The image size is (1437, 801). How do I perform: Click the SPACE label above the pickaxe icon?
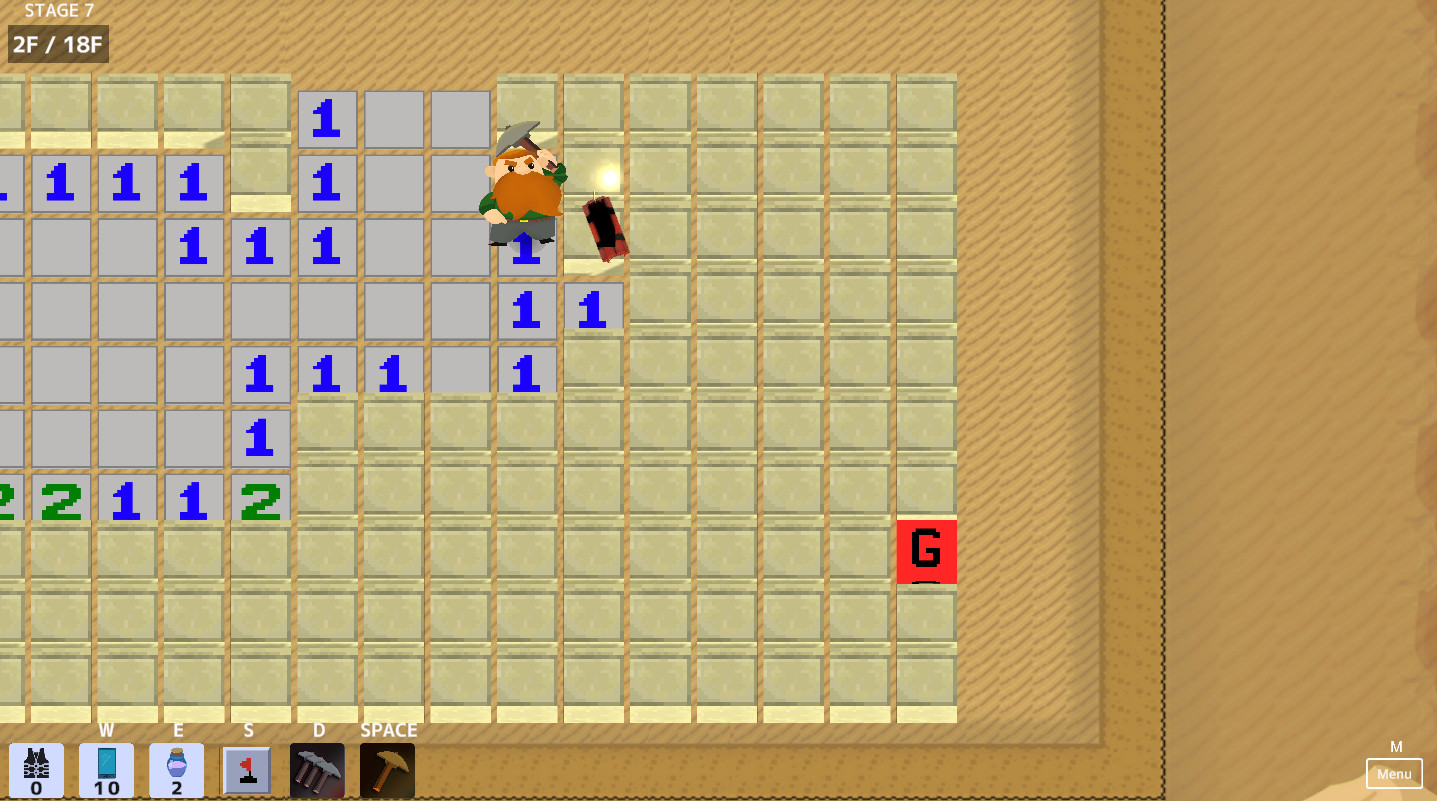[388, 730]
